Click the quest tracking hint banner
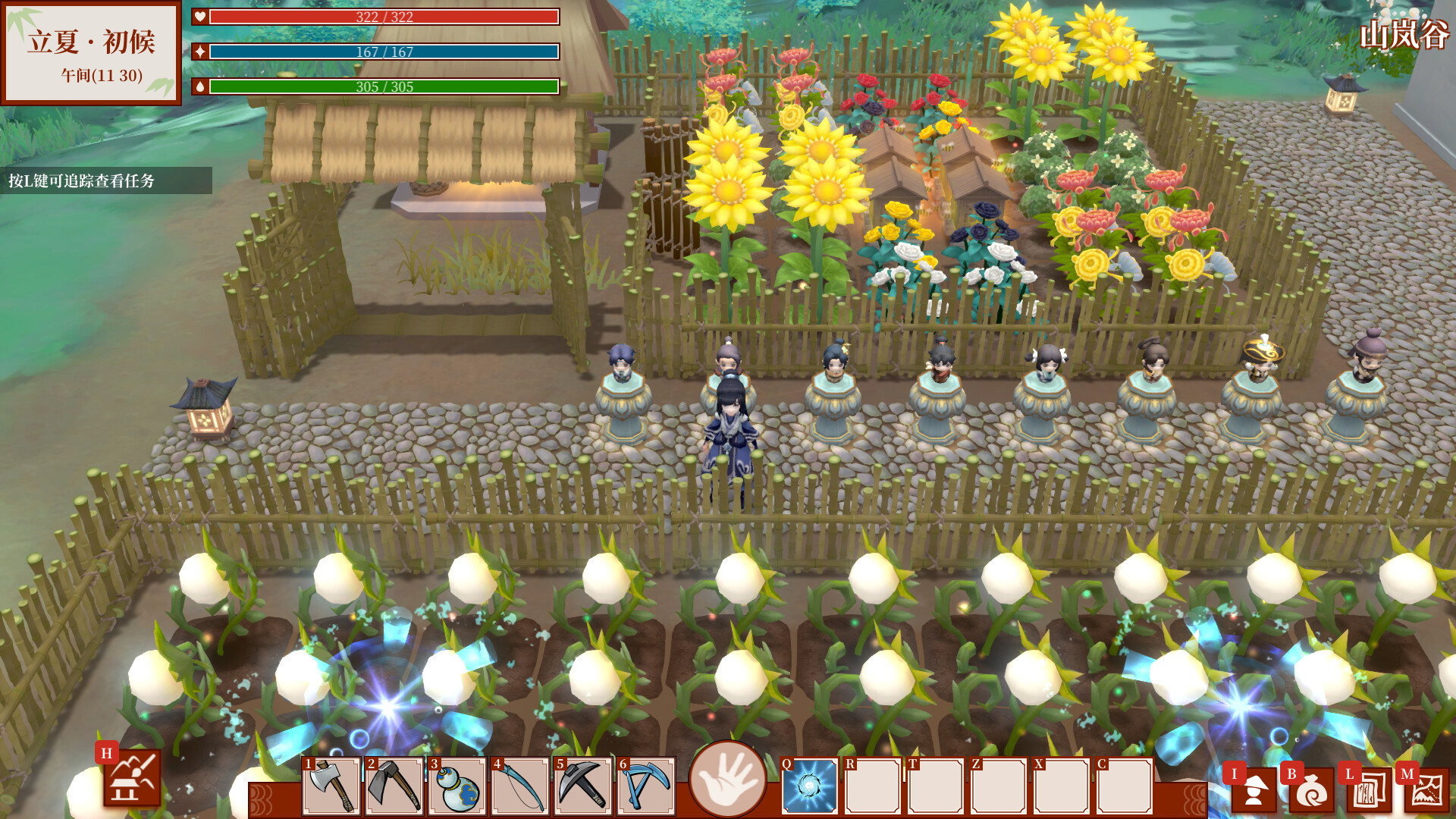Screen dimensions: 1456x819 click(x=105, y=180)
